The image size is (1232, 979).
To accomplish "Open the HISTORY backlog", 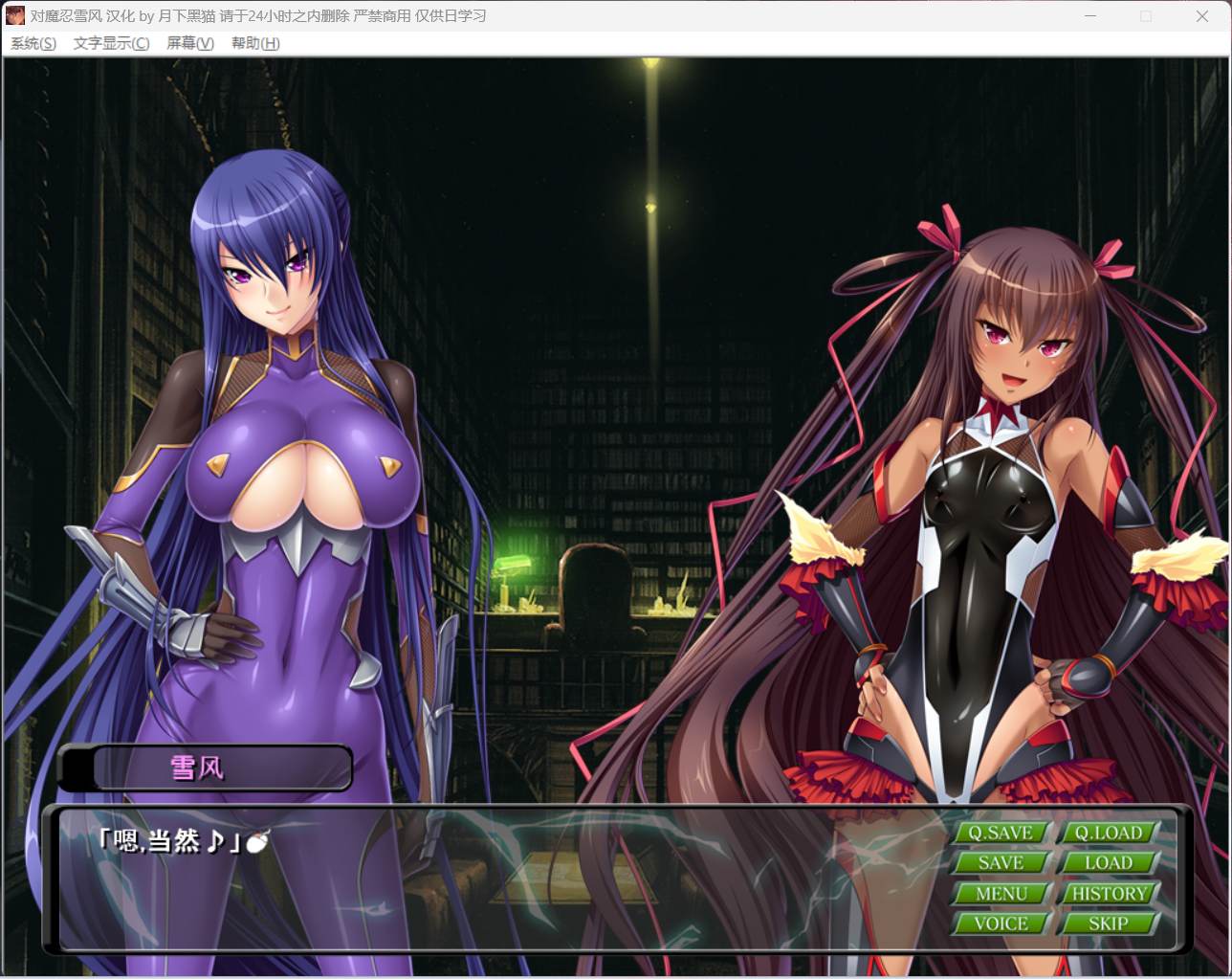I will point(1109,893).
